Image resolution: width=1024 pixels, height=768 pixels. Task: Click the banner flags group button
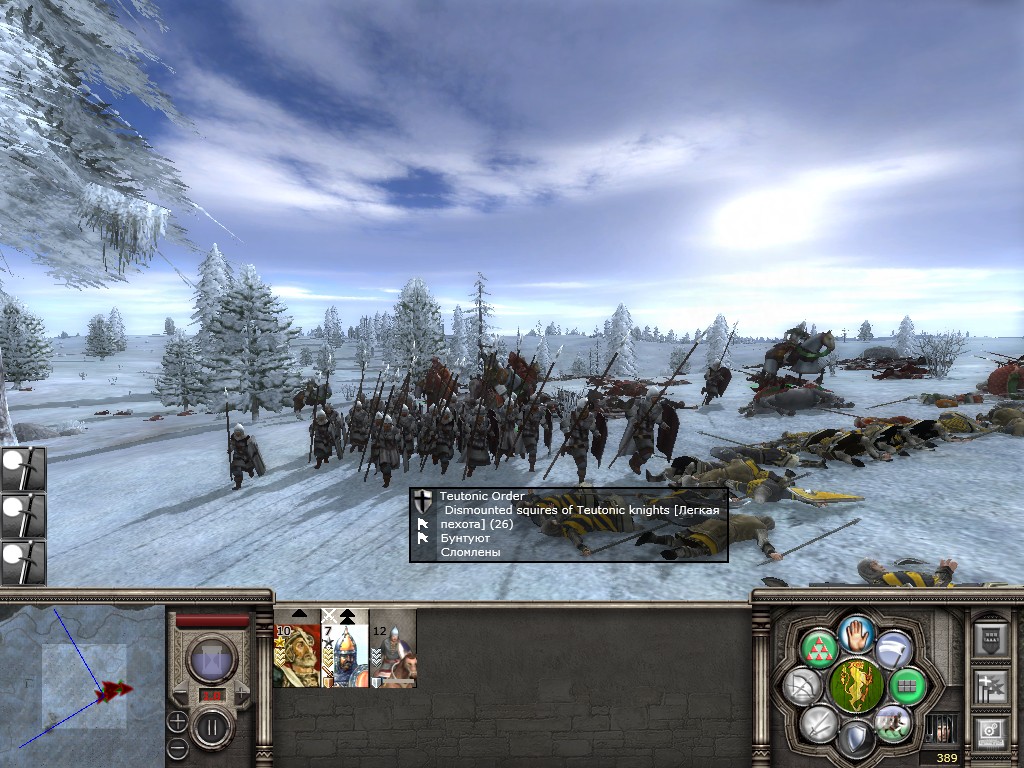(990, 685)
